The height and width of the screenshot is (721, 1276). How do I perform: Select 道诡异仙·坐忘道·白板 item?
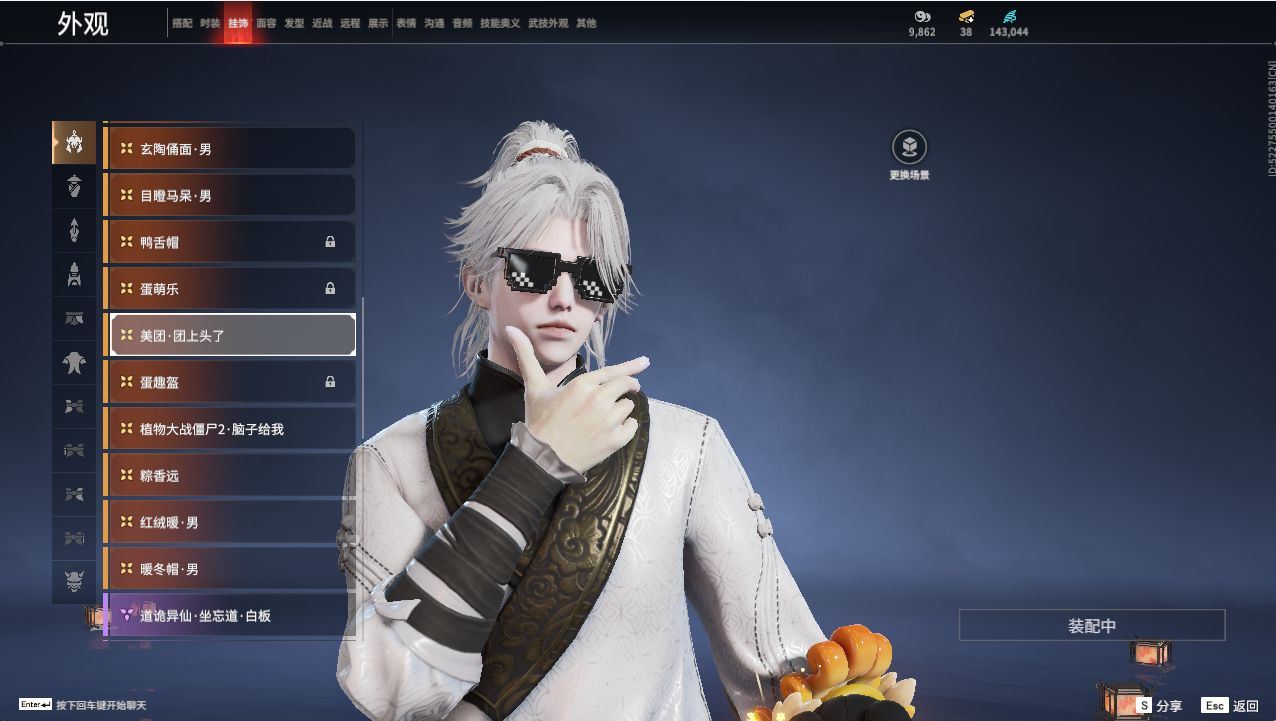click(x=230, y=616)
